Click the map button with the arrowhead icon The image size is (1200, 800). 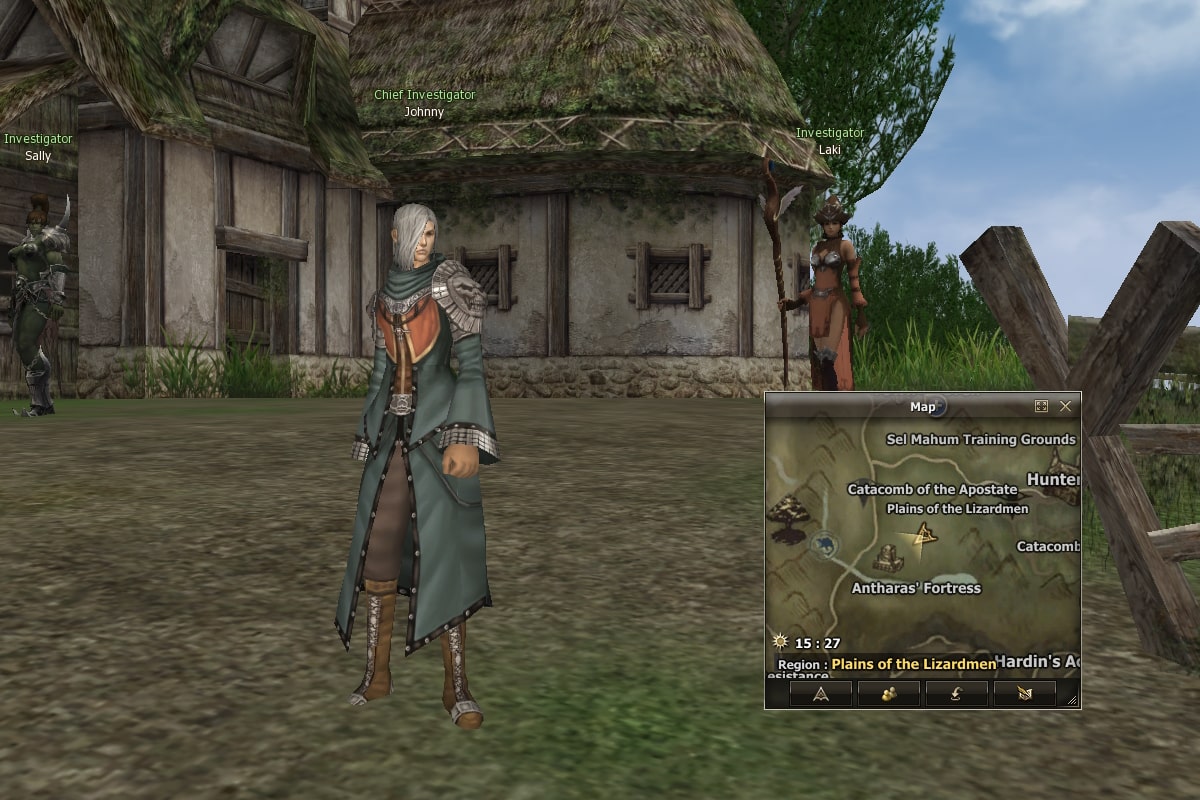tap(820, 693)
